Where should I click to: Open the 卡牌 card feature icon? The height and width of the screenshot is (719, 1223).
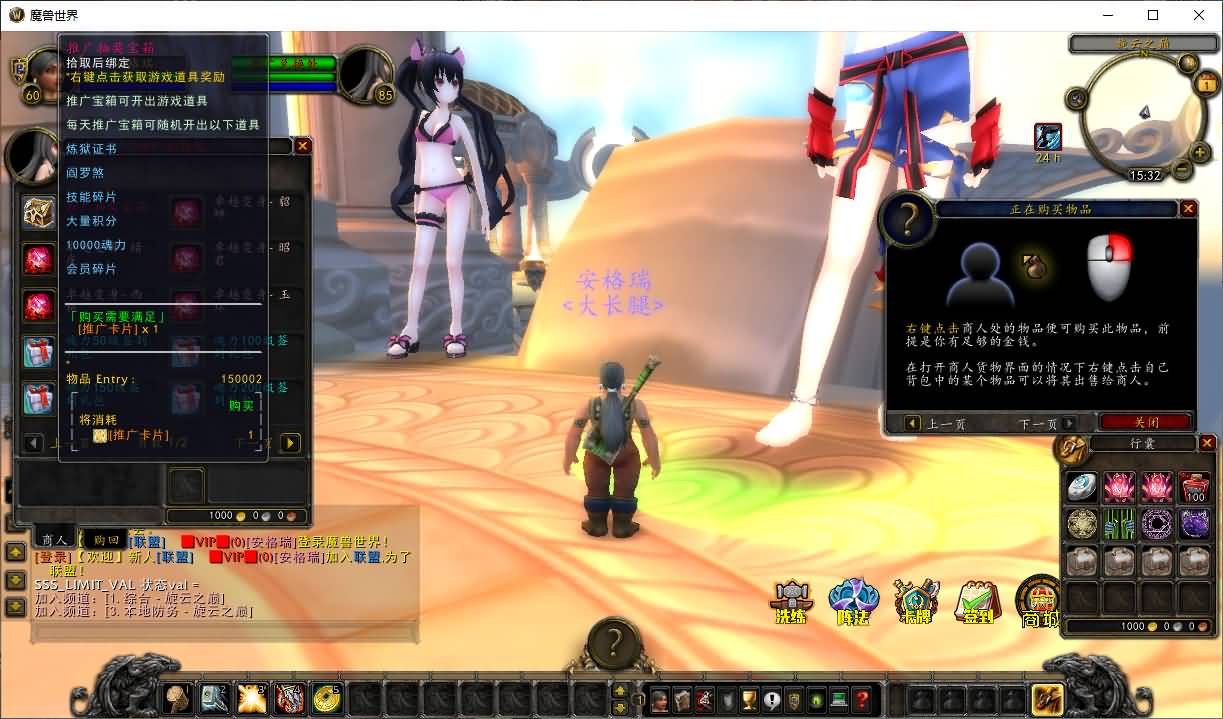[x=915, y=601]
